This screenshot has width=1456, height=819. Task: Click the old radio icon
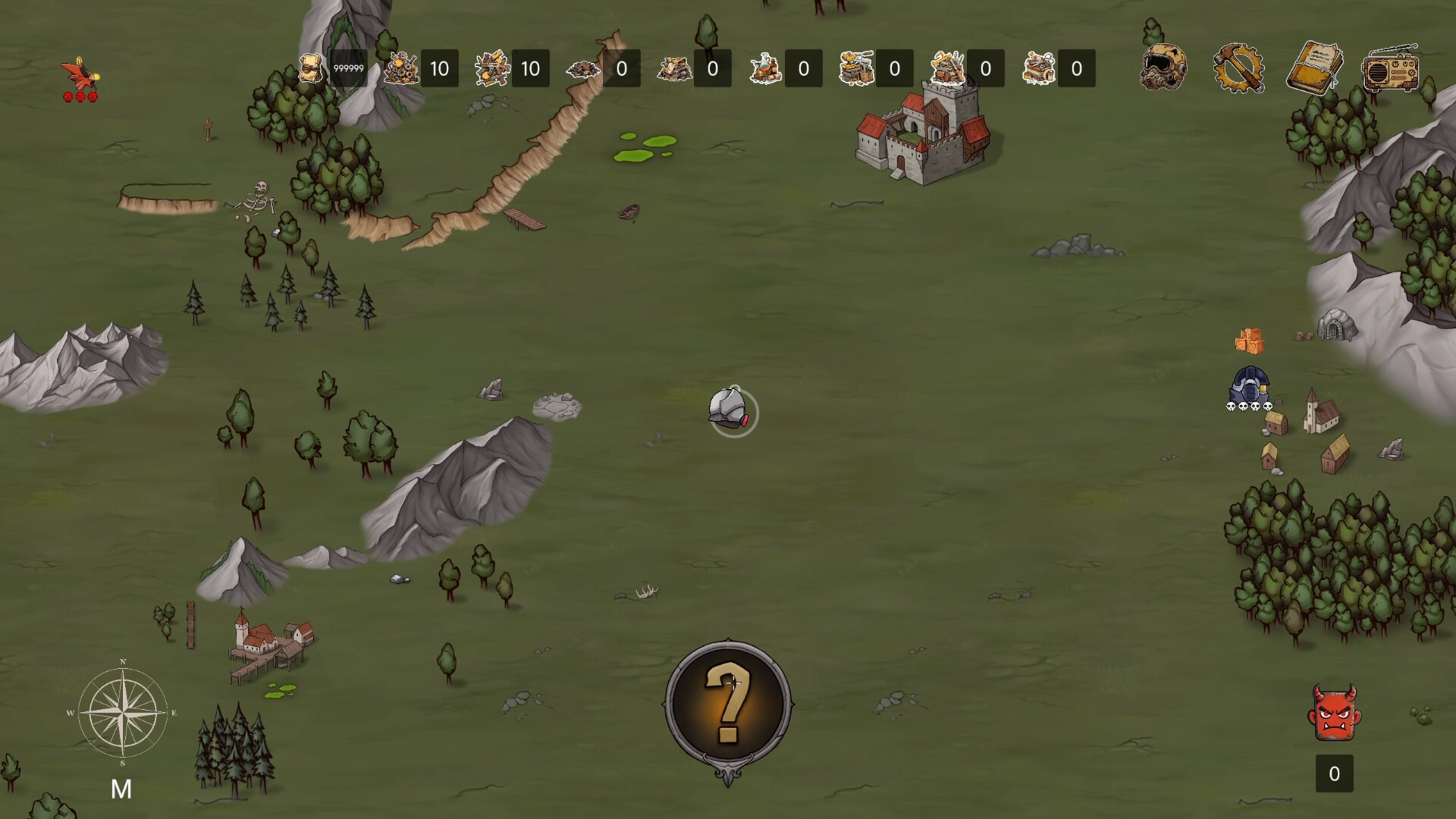(x=1390, y=69)
